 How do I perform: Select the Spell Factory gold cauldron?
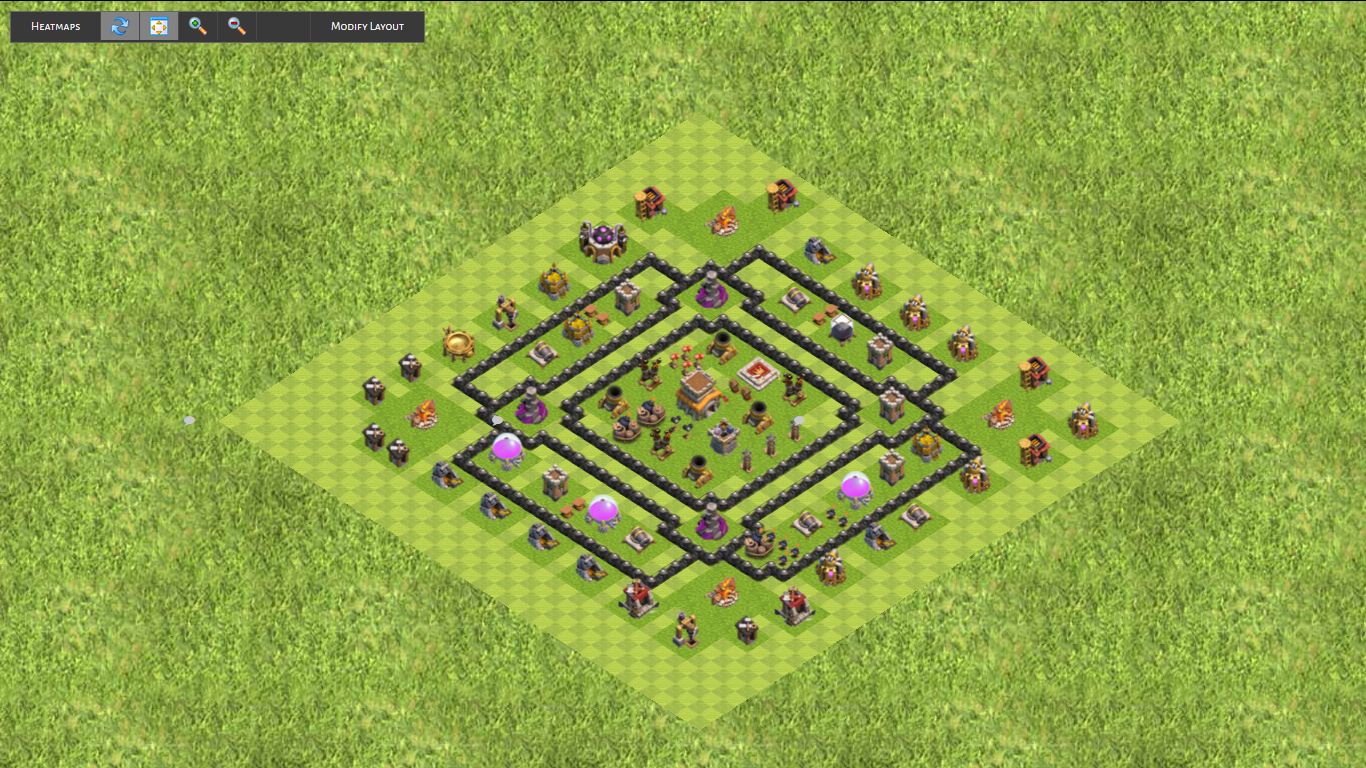460,341
